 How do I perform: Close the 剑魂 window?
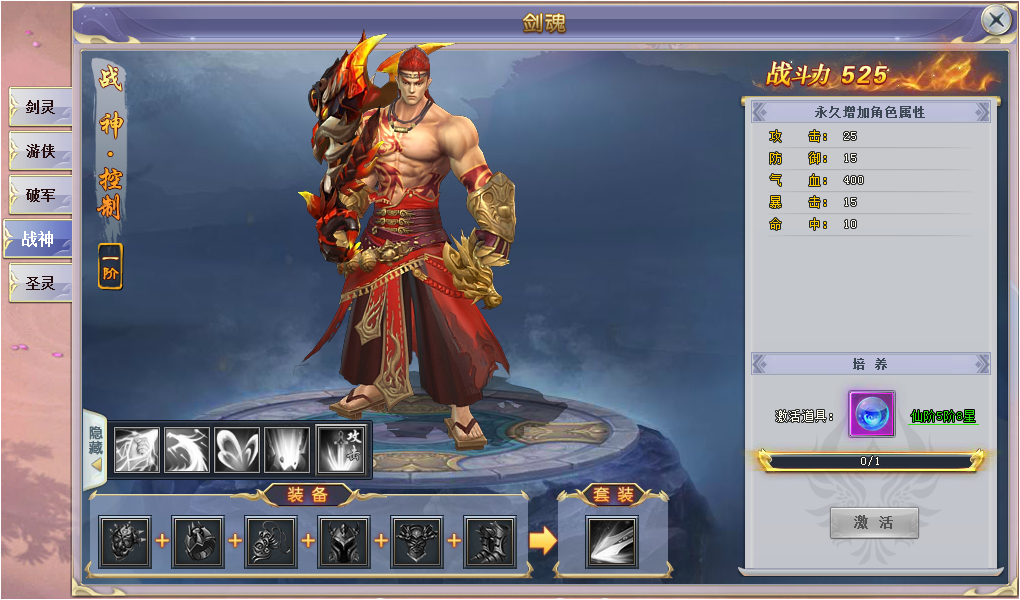click(x=995, y=19)
